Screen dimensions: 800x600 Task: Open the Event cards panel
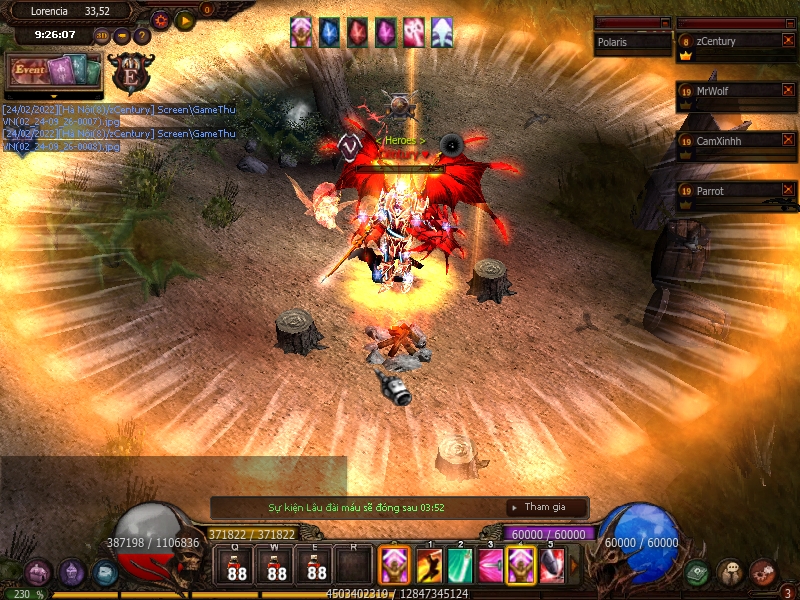point(54,72)
